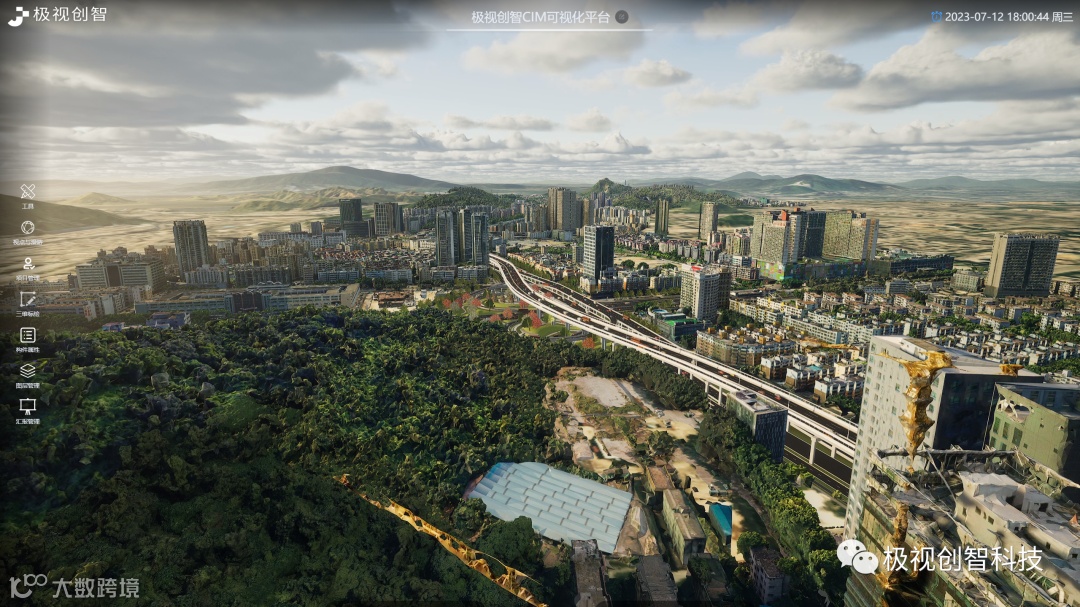1080x607 pixels.
Task: Open 项目管理 (Project Management)
Action: [x=28, y=264]
